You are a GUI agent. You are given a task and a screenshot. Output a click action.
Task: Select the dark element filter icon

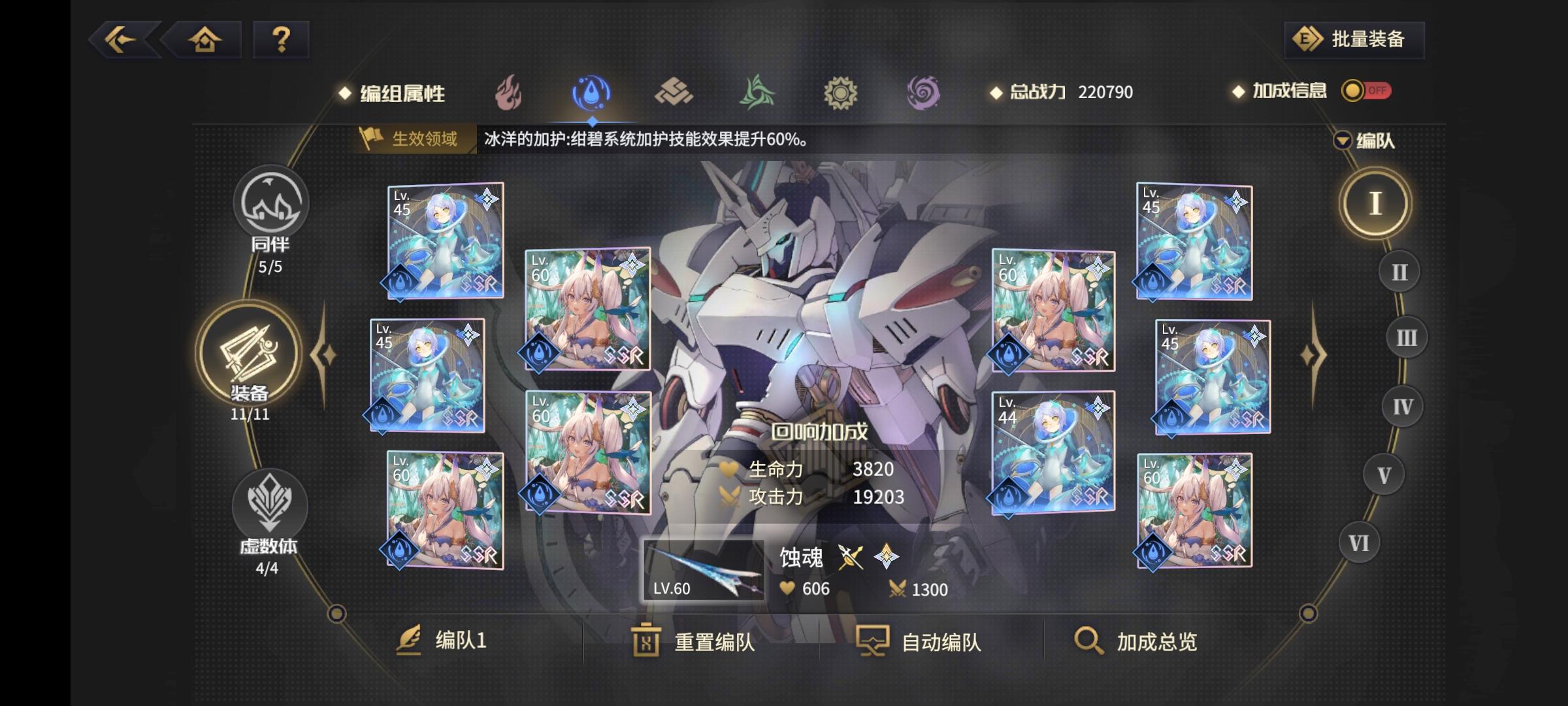pos(924,93)
